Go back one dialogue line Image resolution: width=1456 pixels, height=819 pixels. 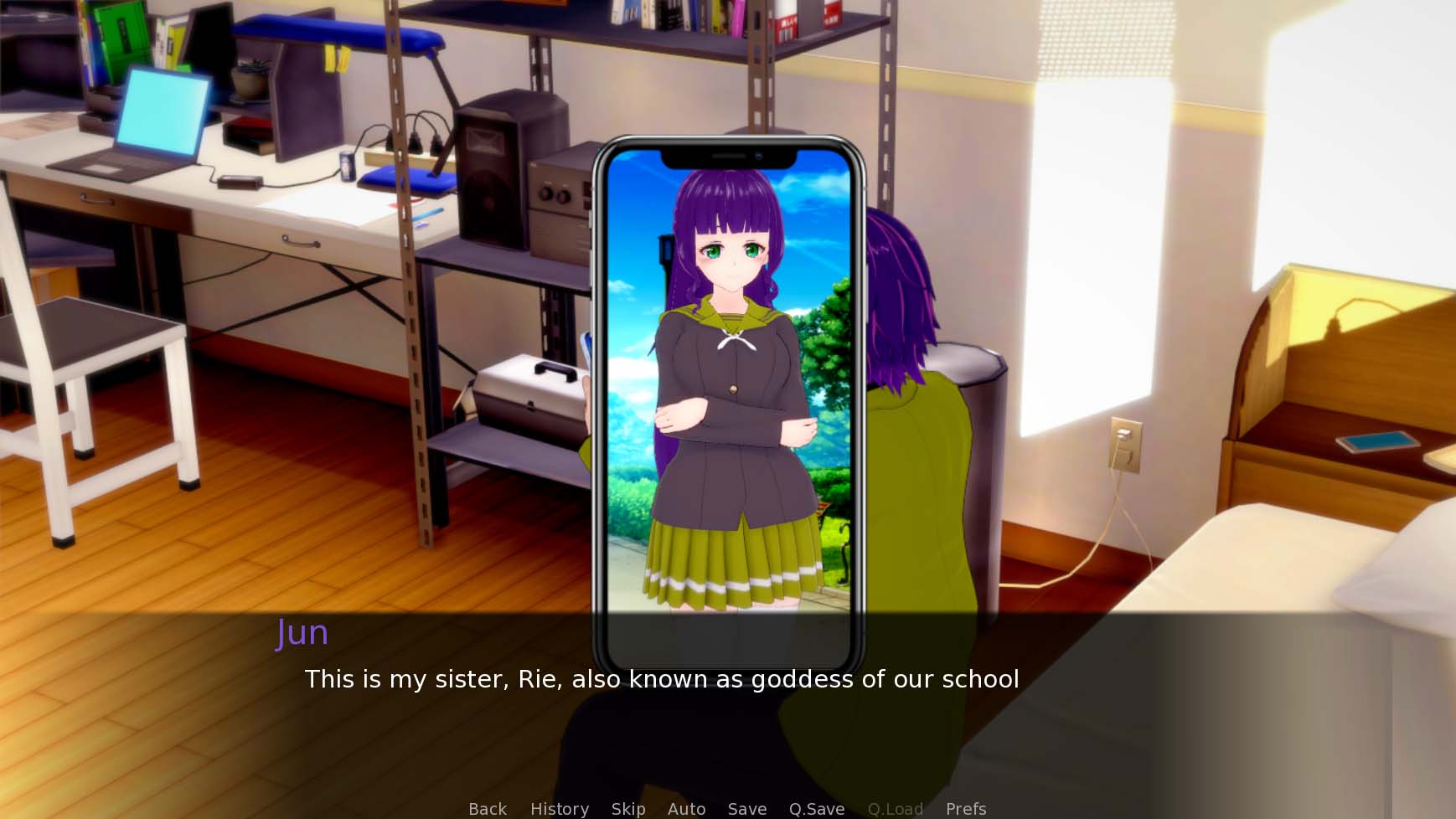(x=488, y=809)
